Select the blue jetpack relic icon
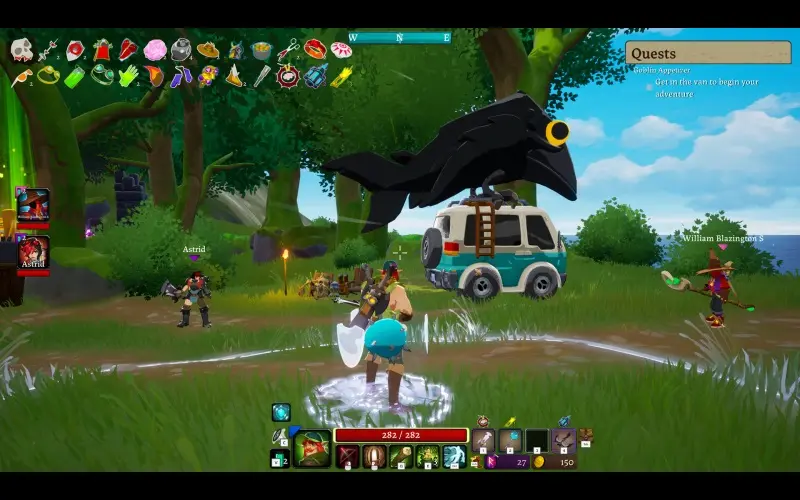 [315, 76]
